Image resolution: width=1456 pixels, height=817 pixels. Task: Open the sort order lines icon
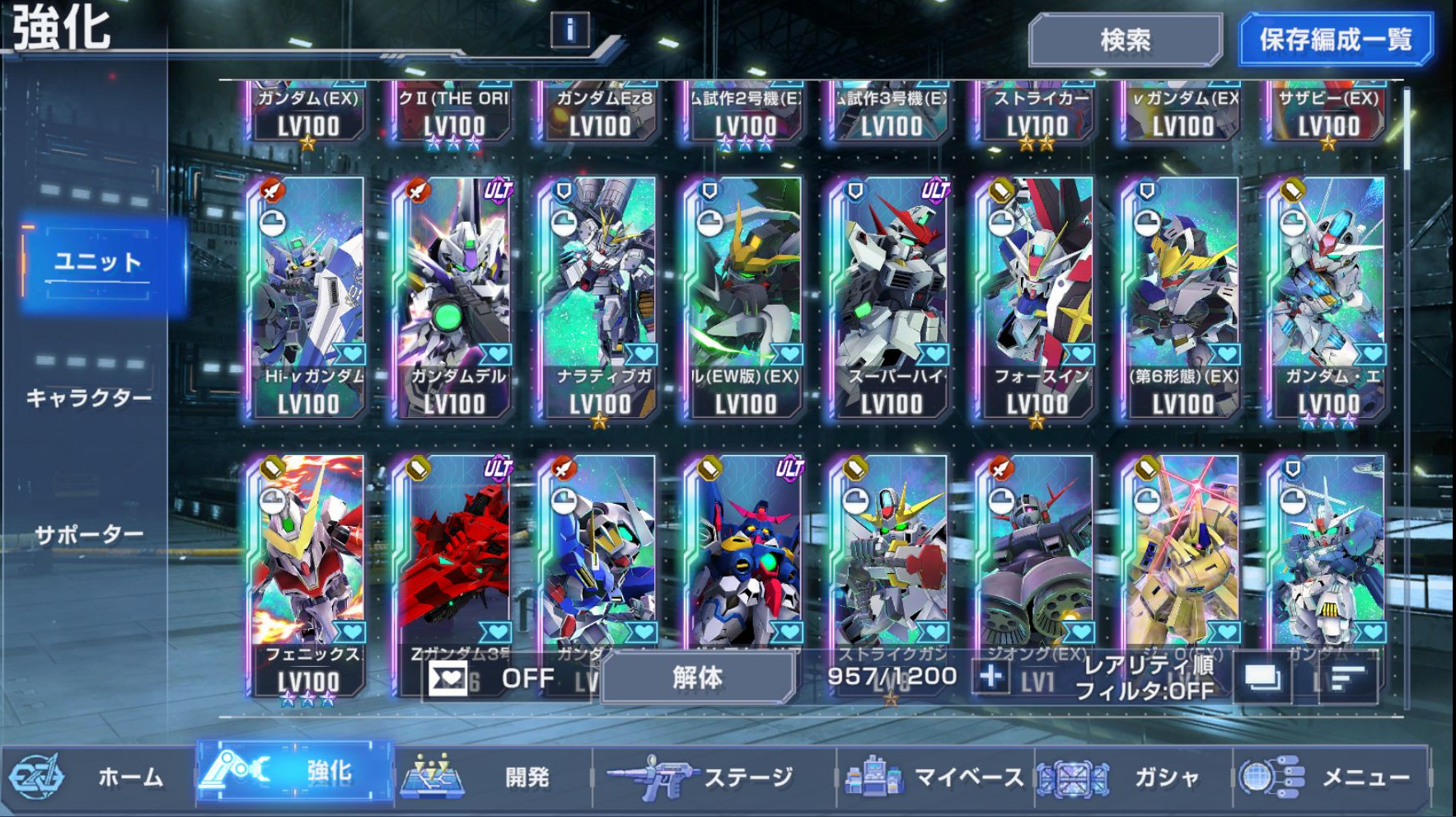(1347, 678)
